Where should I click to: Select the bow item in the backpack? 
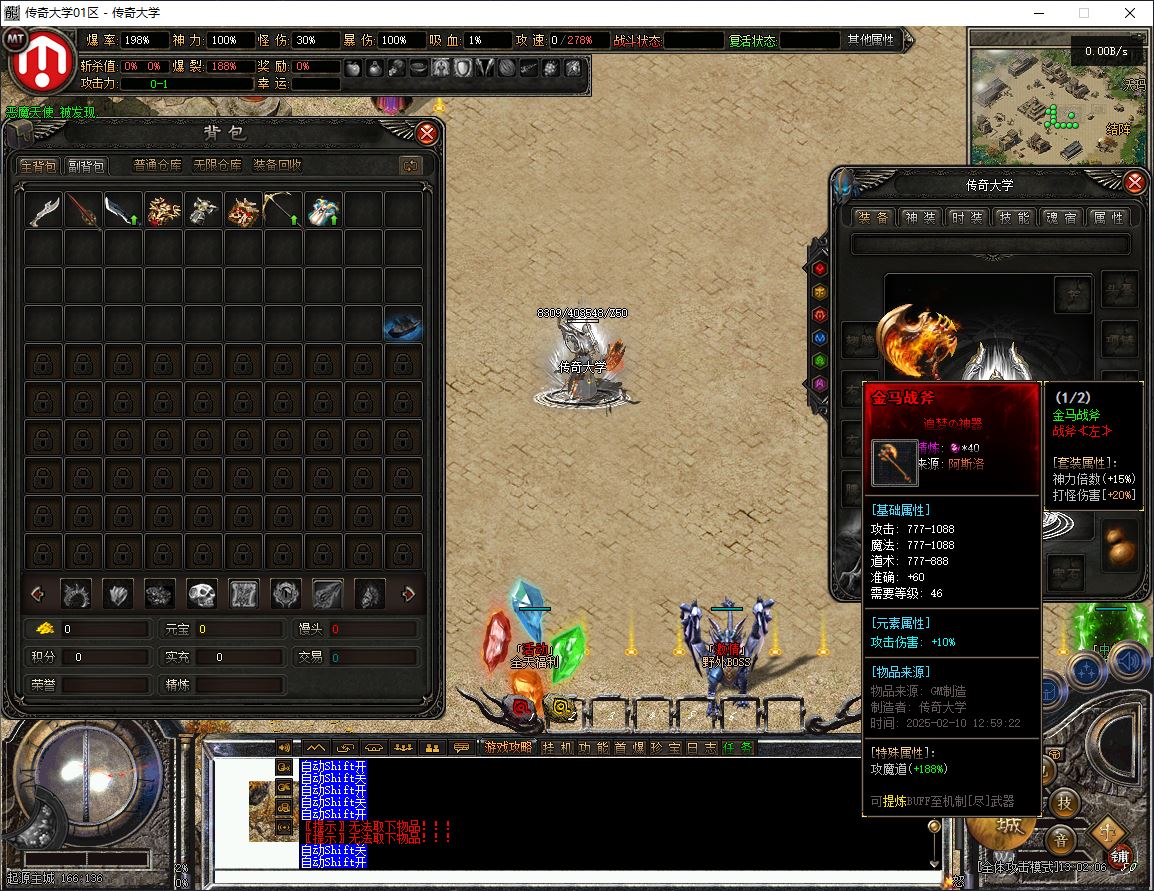(283, 210)
